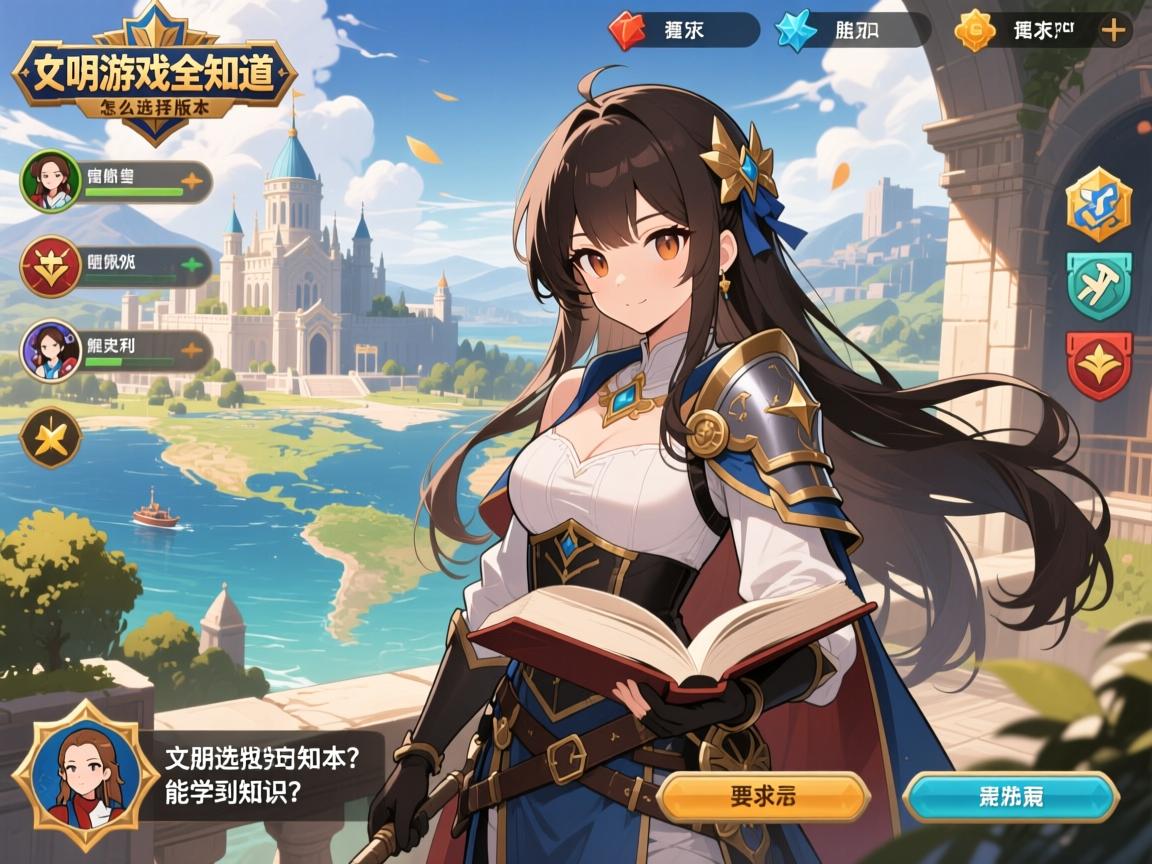Click the teal button at bottom right

1010,797
